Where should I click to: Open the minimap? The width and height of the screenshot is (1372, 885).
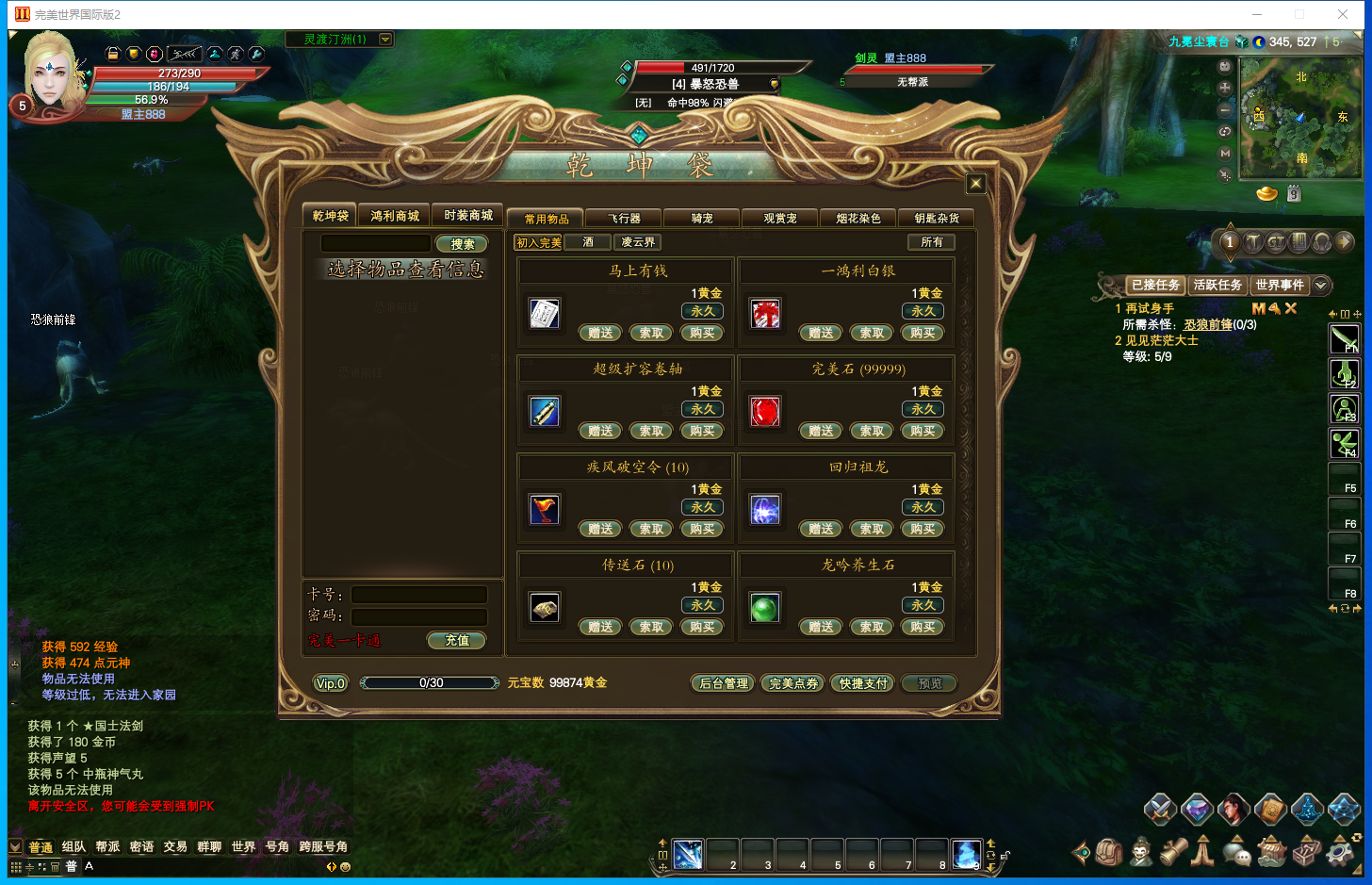pos(1300,118)
